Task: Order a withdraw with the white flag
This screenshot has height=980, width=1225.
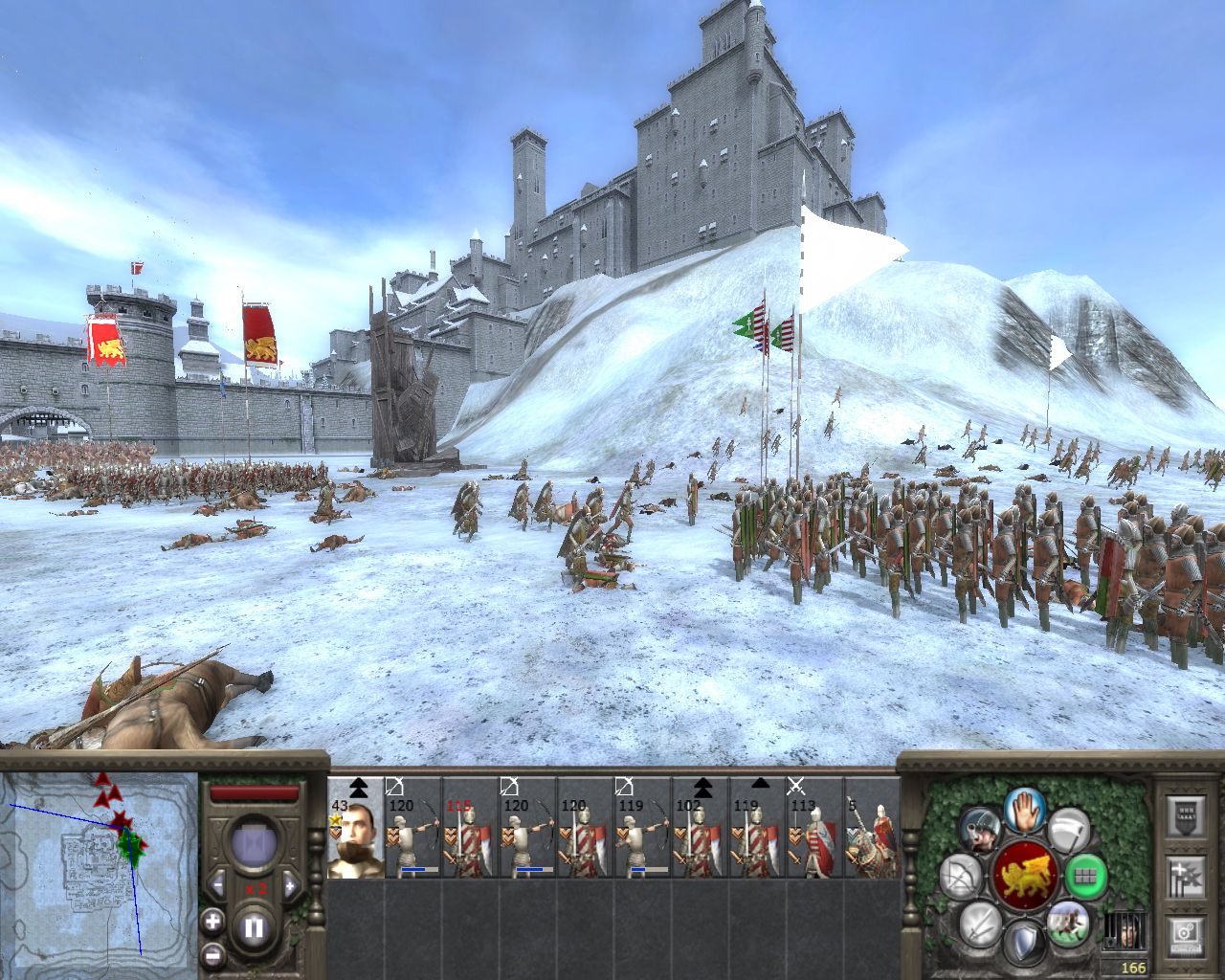Action: pyautogui.click(x=1068, y=829)
